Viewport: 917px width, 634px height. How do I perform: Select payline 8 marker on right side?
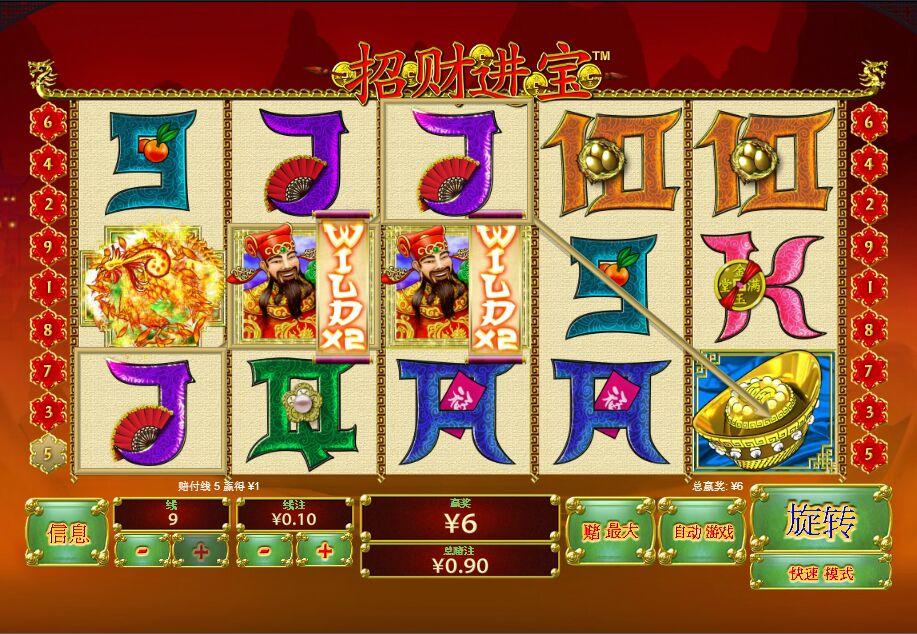[869, 327]
